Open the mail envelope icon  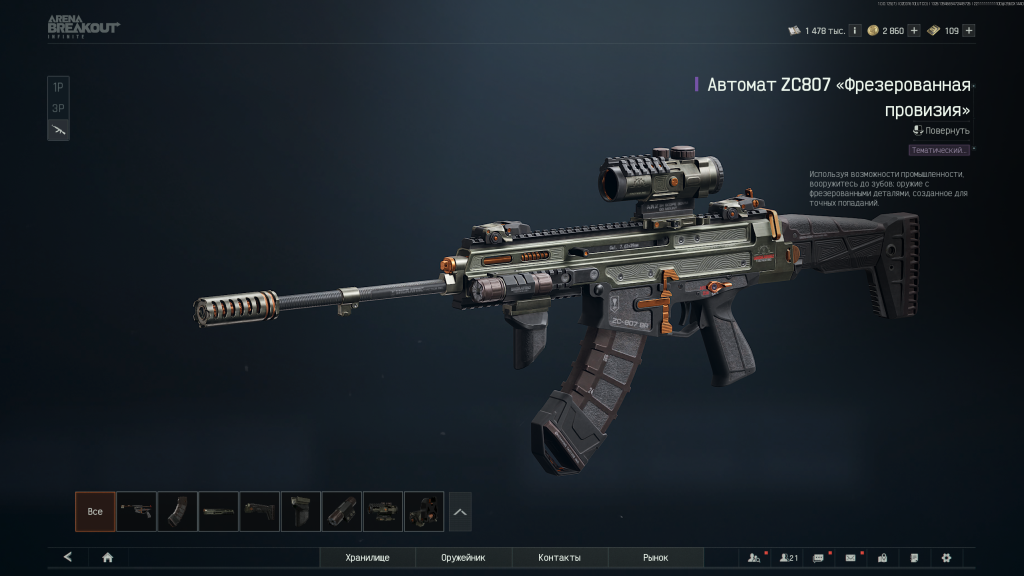851,557
